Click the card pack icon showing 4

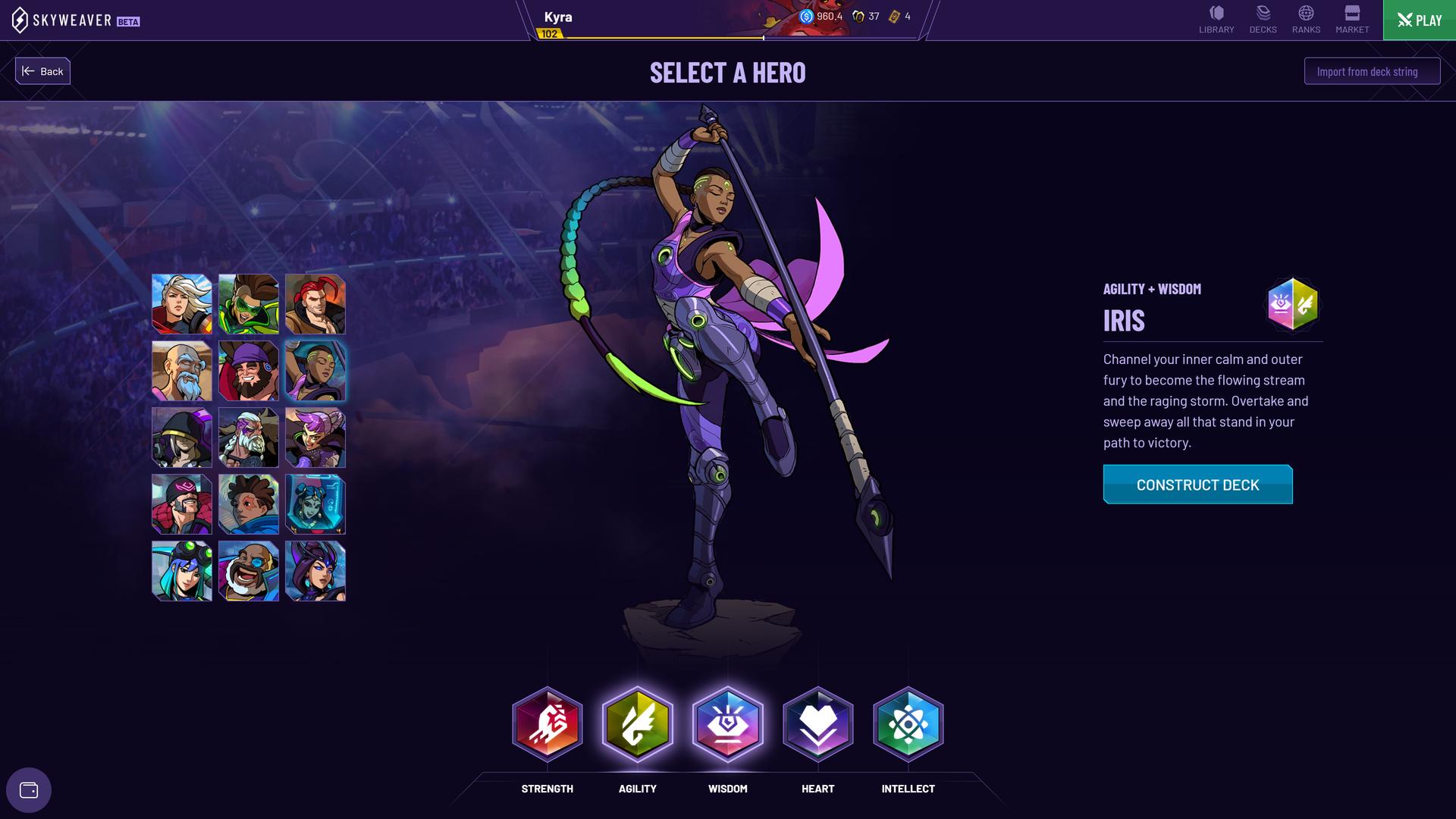coord(896,14)
